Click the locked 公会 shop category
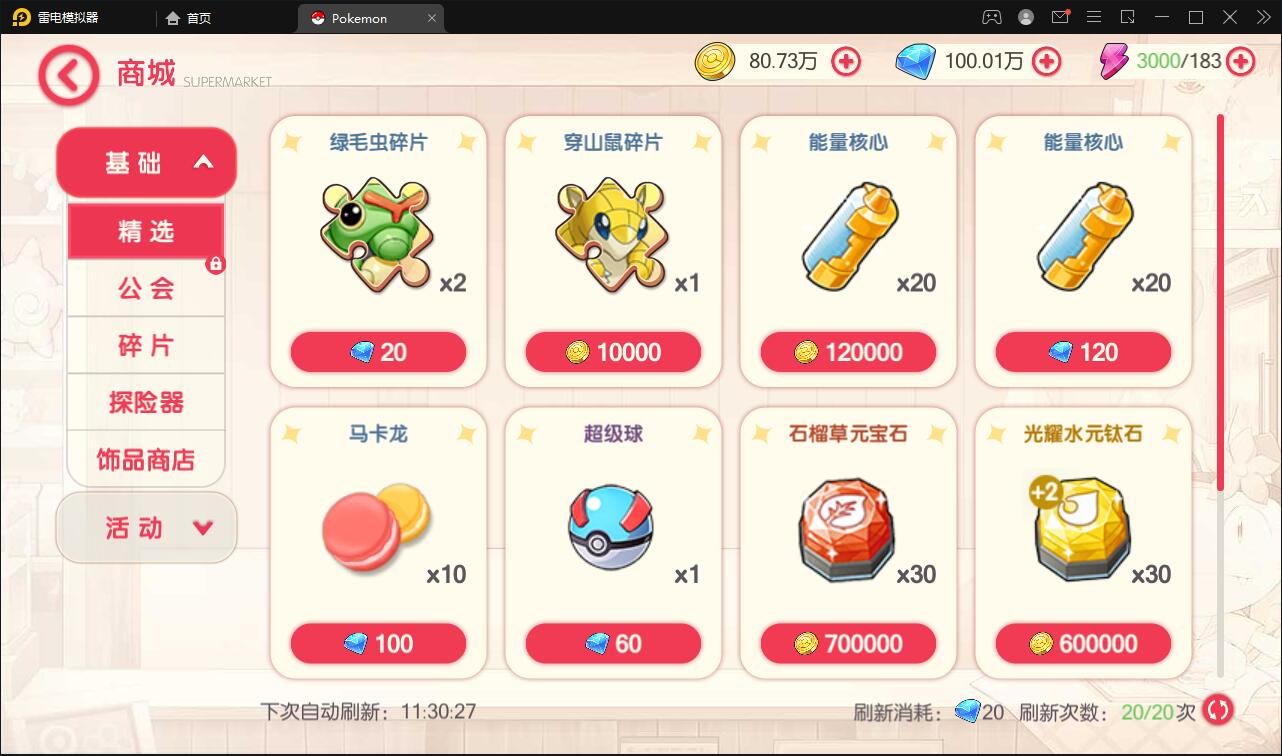Image resolution: width=1282 pixels, height=756 pixels. tap(146, 288)
